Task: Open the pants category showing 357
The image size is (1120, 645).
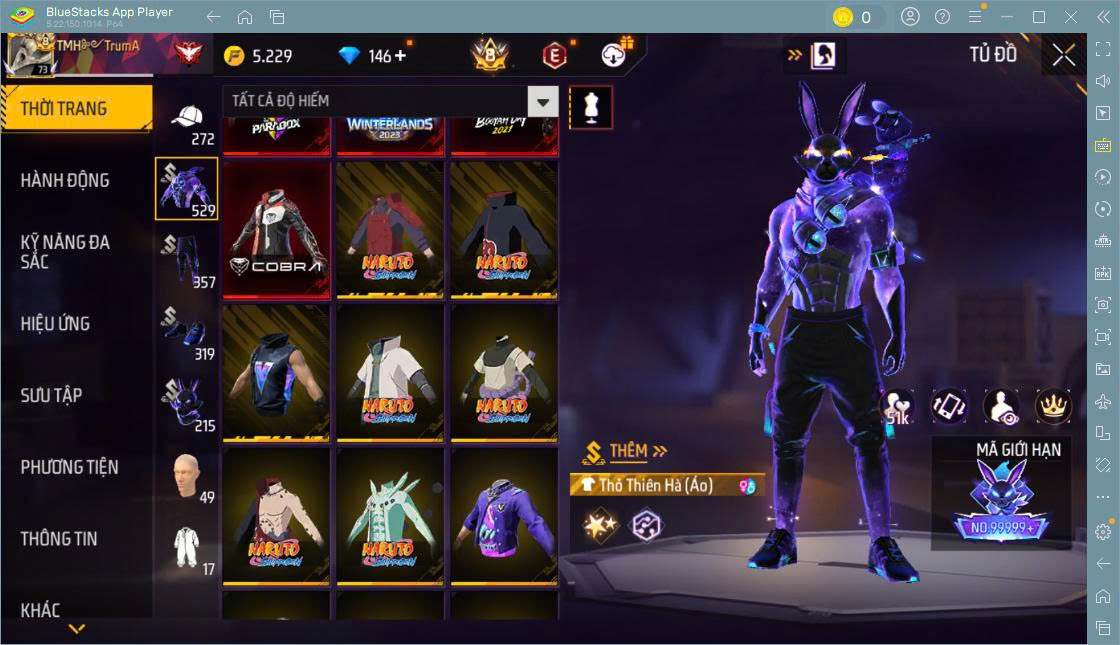Action: point(187,260)
